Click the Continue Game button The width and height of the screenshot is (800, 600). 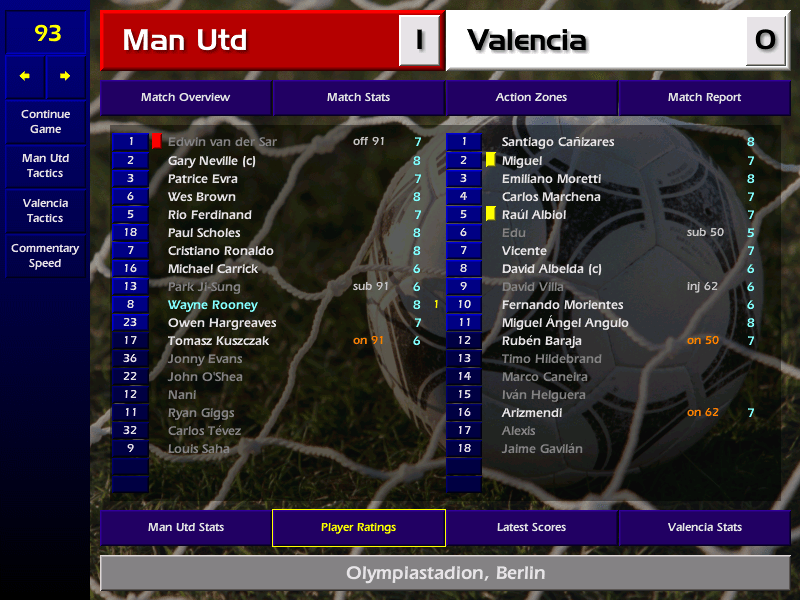coord(45,122)
